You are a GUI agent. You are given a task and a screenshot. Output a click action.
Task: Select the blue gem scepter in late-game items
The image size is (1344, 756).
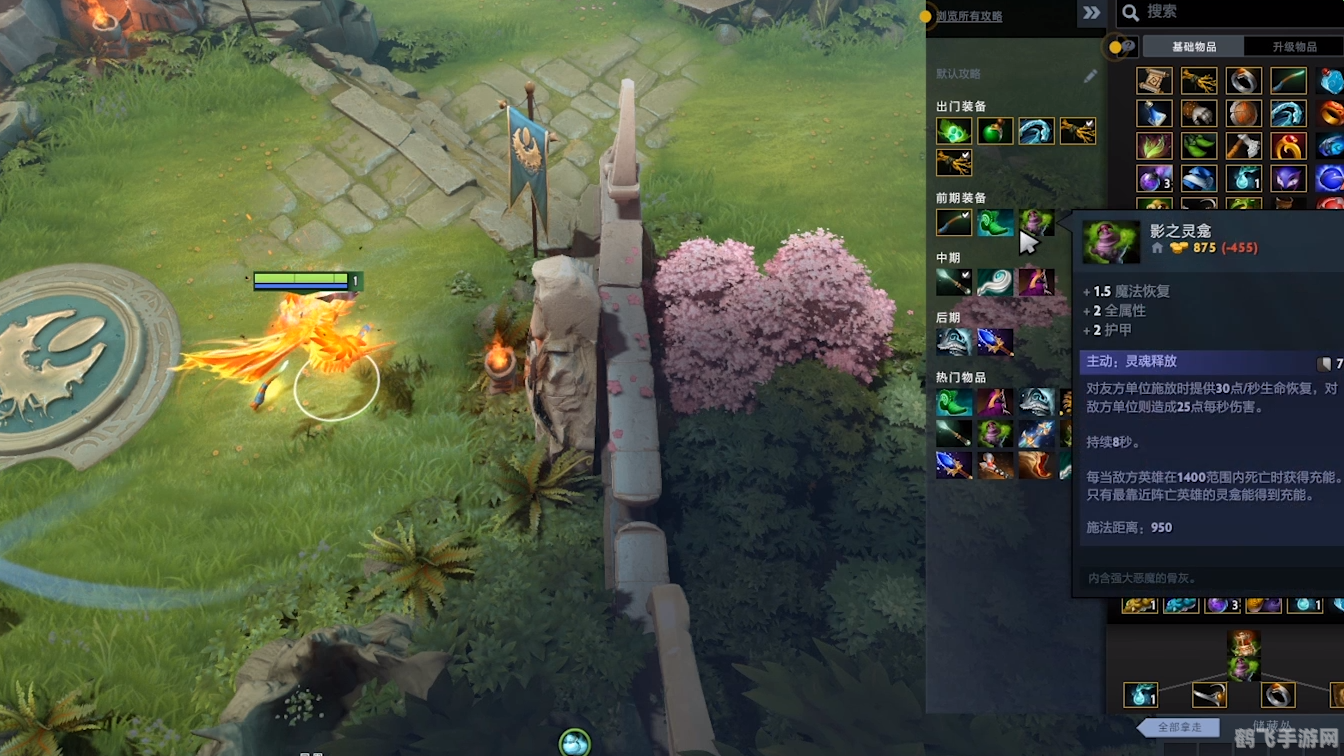click(994, 342)
